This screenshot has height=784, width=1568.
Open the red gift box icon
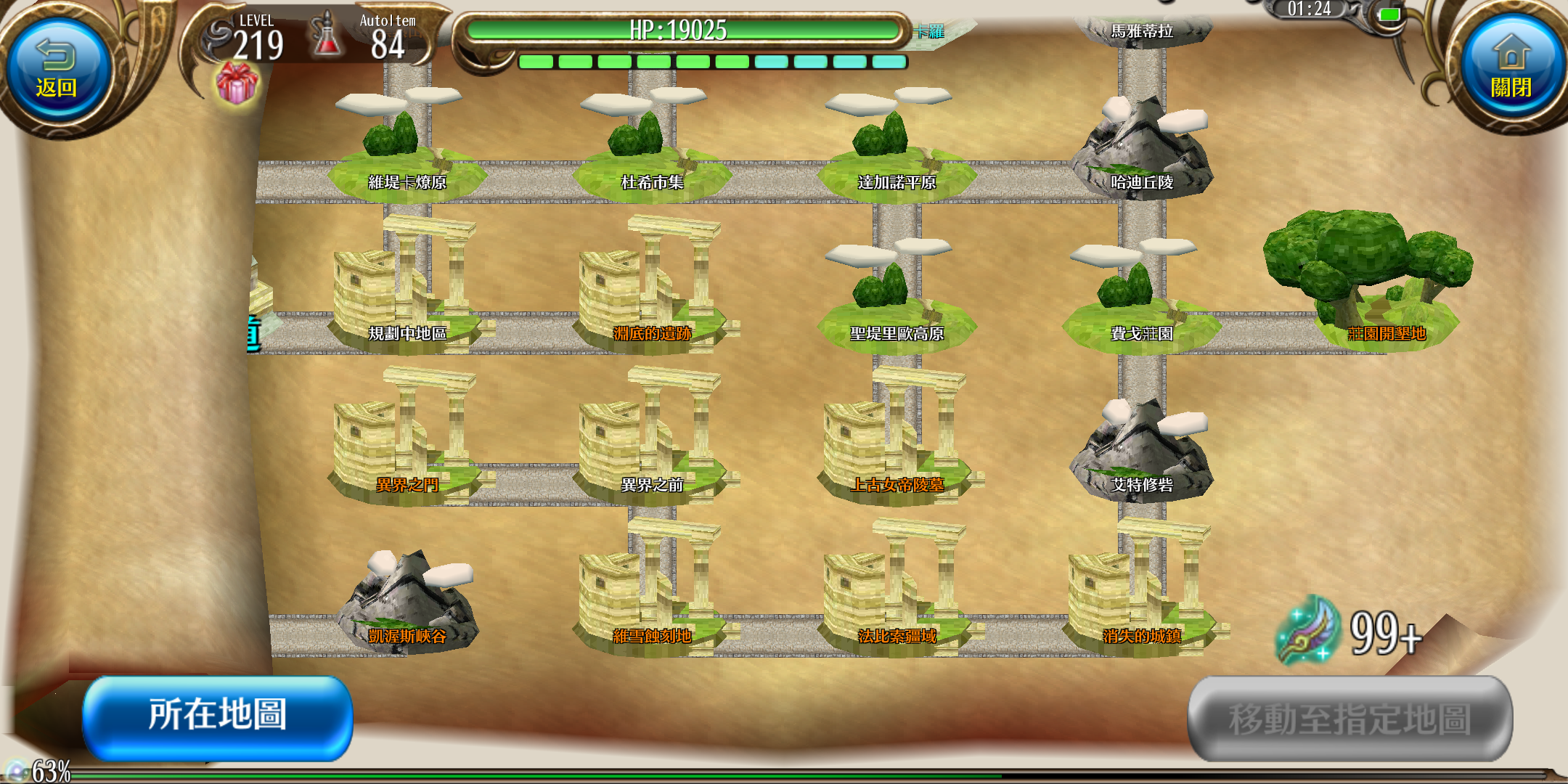[x=237, y=83]
